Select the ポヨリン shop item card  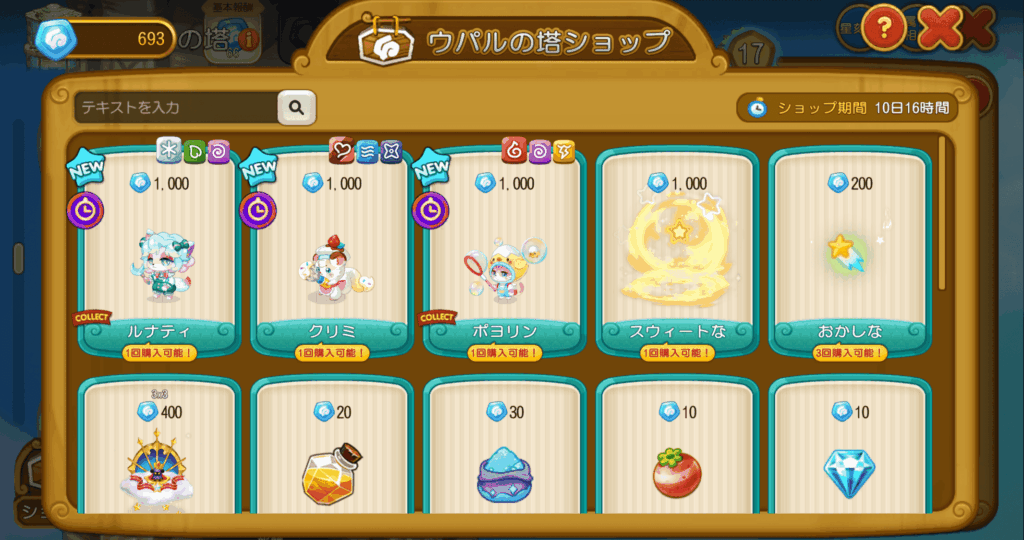point(504,255)
